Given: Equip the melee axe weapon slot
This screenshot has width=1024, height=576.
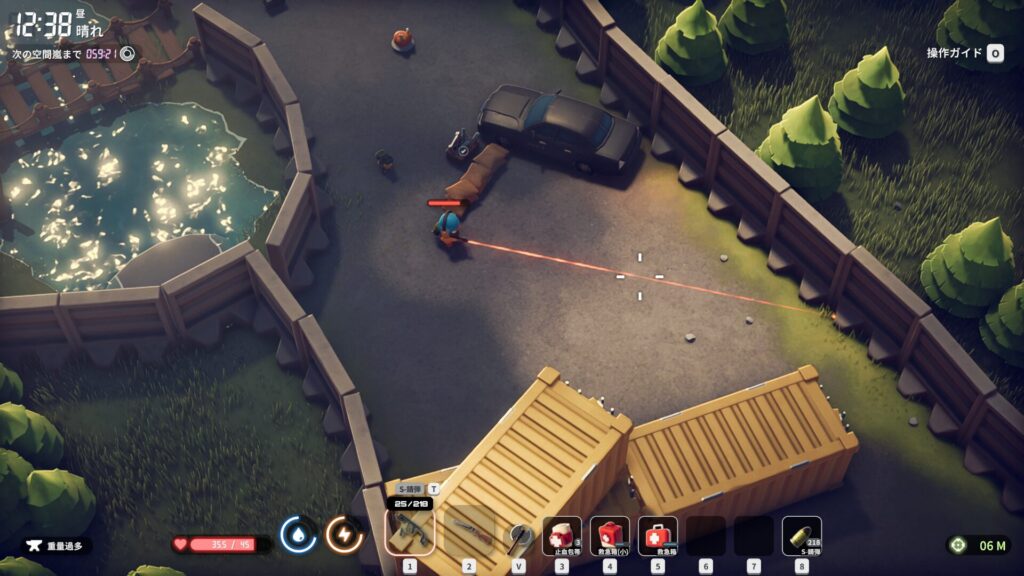Looking at the screenshot, I should (x=518, y=536).
